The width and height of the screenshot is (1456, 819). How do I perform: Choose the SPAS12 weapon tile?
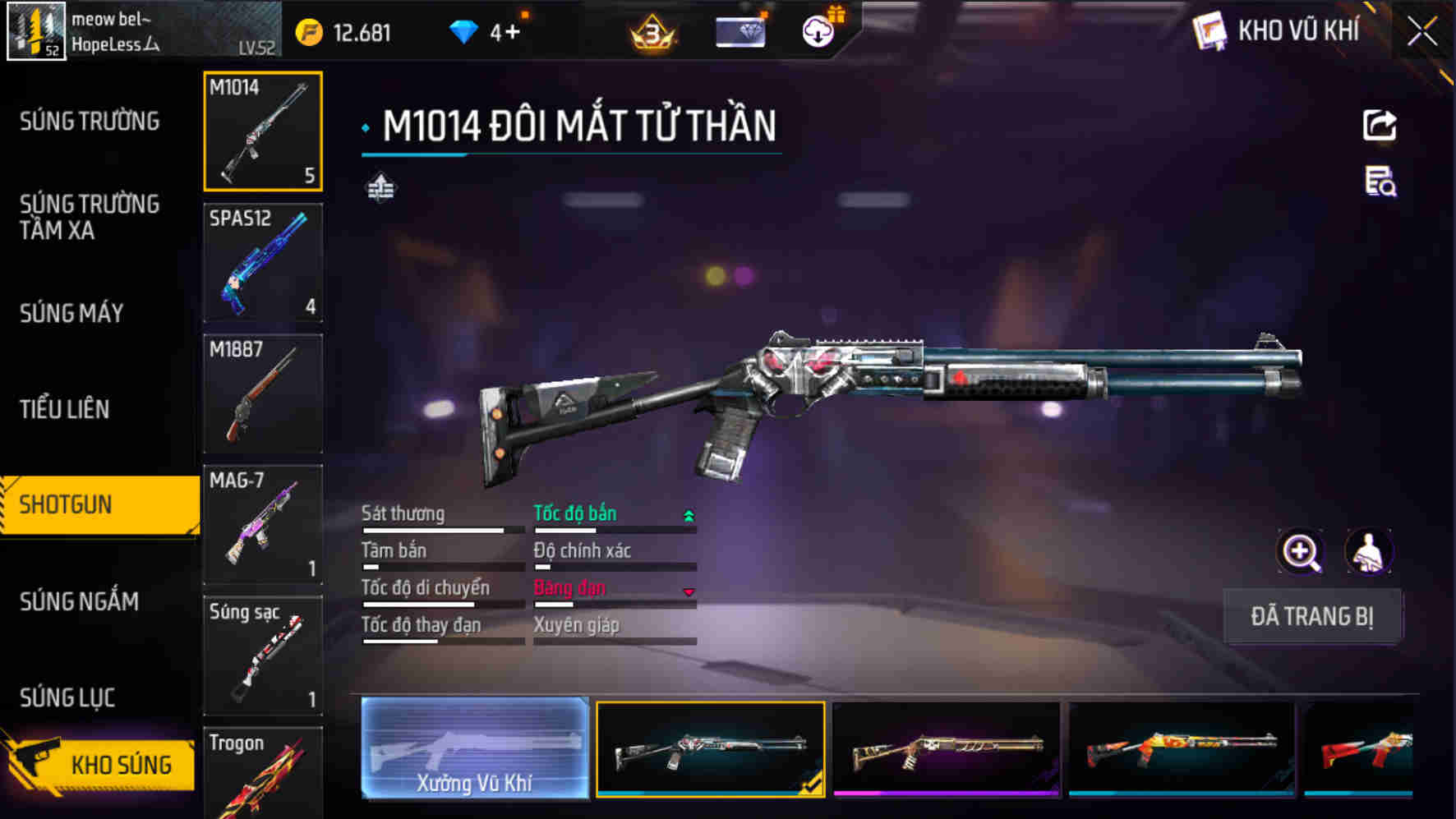pyautogui.click(x=262, y=262)
